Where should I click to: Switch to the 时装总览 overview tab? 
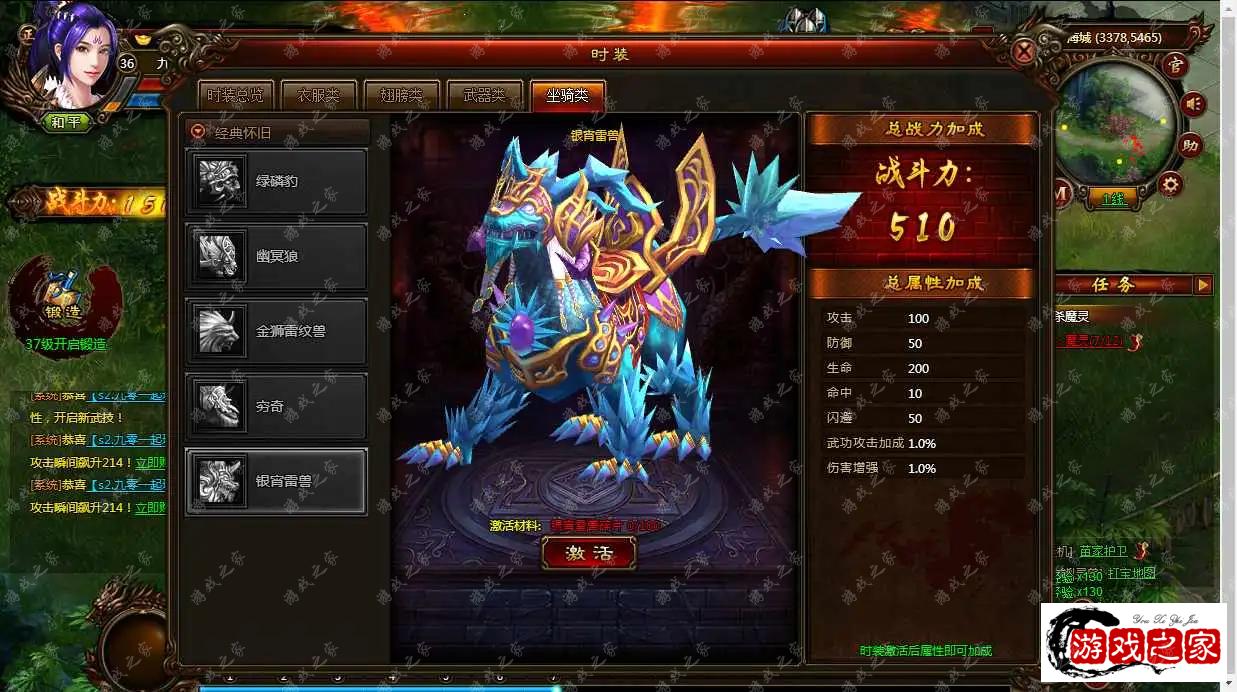[x=236, y=96]
